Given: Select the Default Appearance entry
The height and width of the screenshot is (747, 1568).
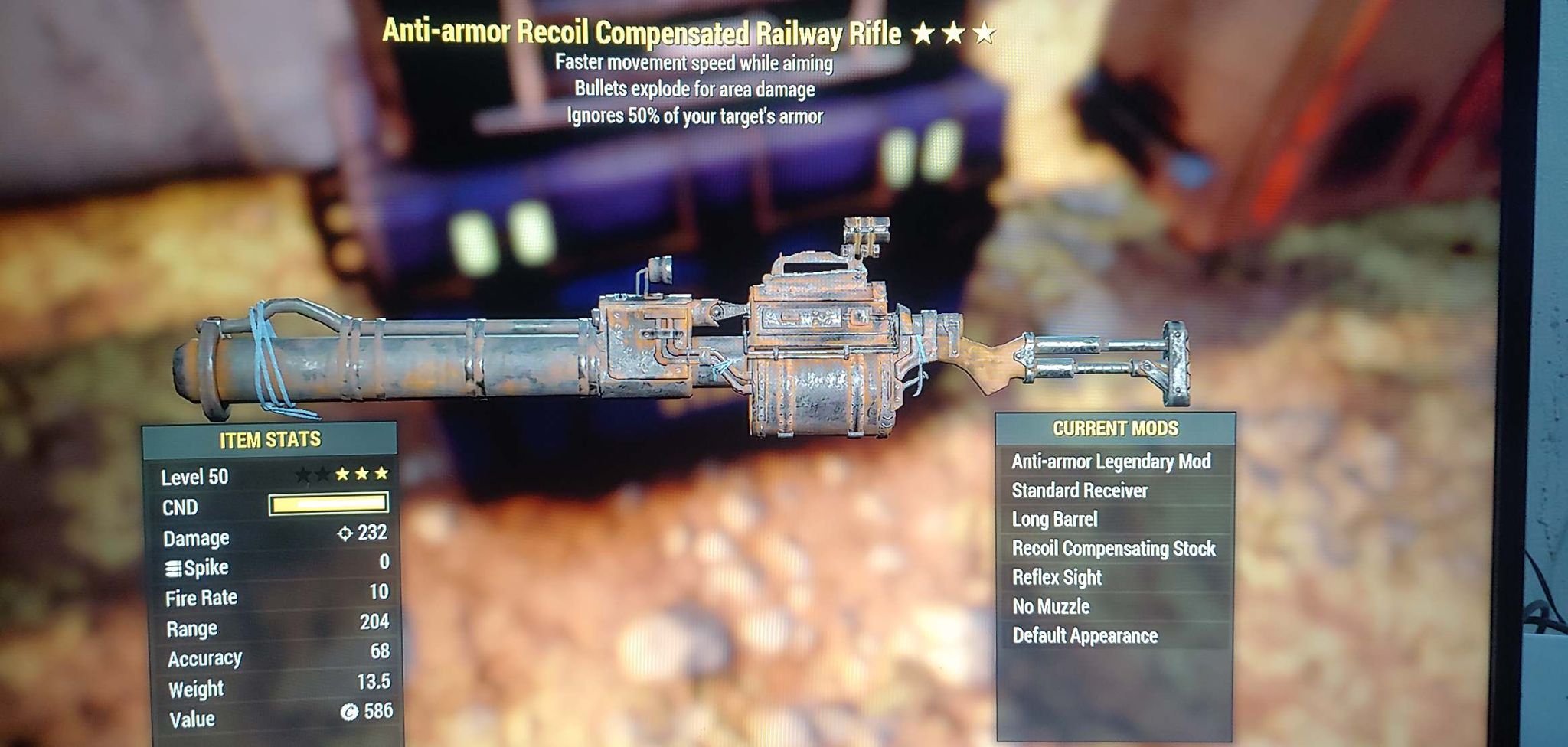Looking at the screenshot, I should click(1084, 636).
